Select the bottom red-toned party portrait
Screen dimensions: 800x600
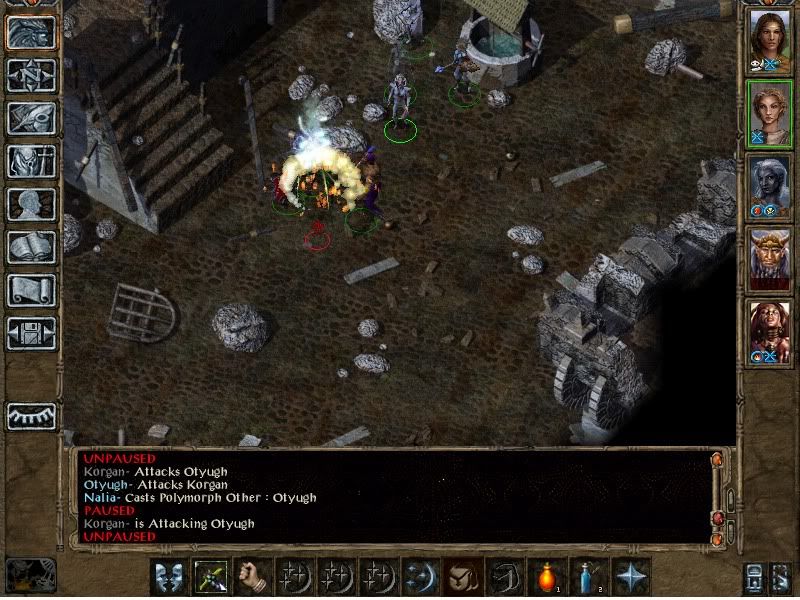click(x=769, y=331)
